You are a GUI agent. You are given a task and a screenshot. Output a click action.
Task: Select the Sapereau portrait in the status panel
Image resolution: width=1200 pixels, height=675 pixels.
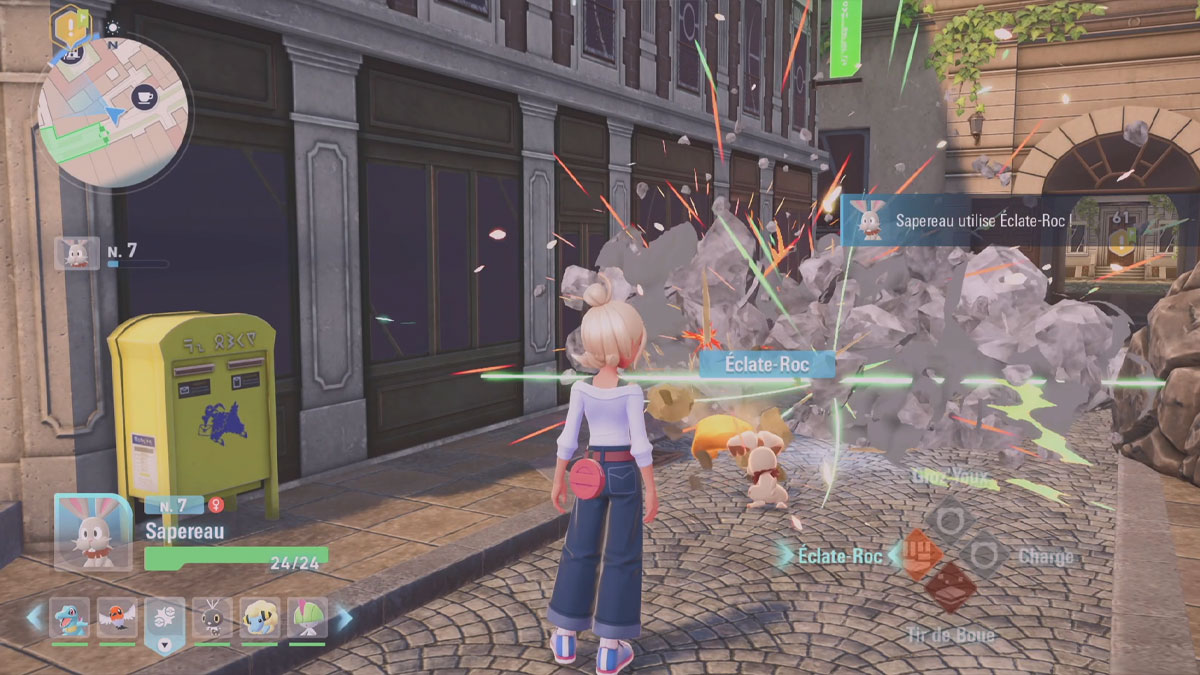(x=92, y=531)
